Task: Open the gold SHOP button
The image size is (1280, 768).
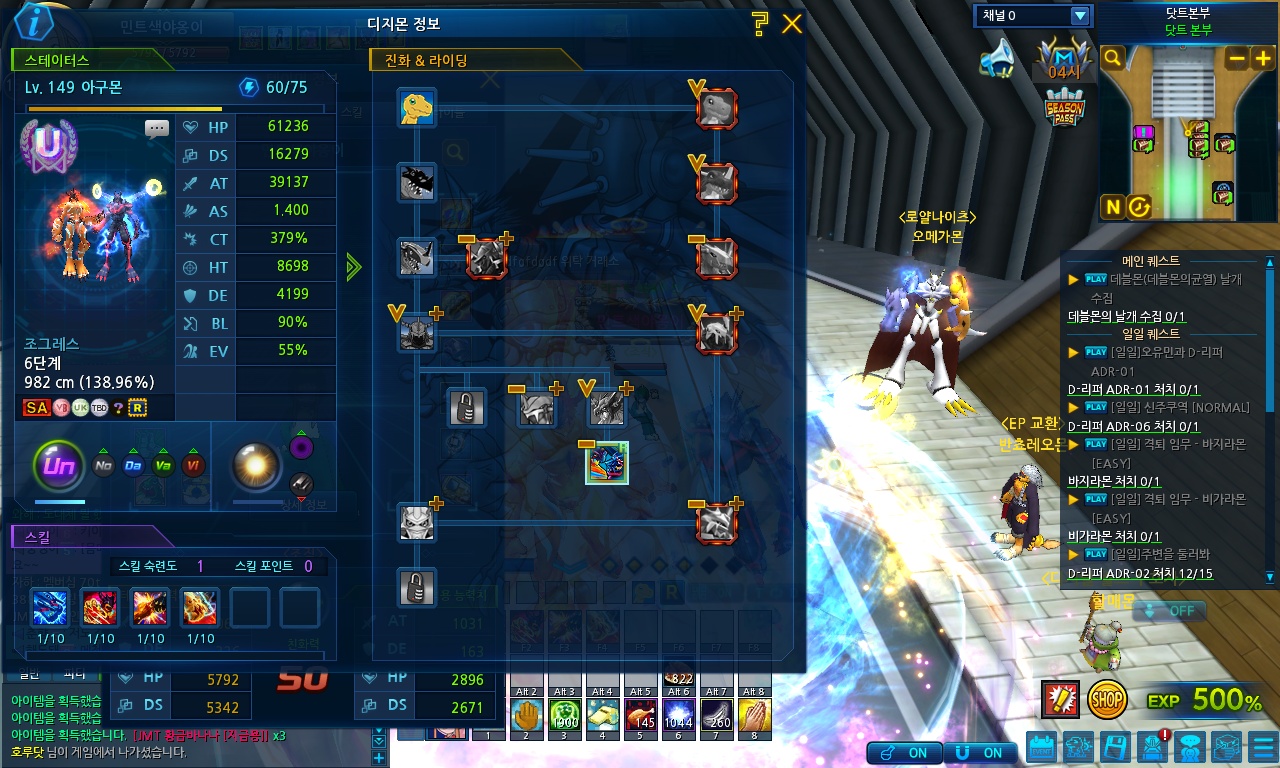Action: [x=1107, y=699]
